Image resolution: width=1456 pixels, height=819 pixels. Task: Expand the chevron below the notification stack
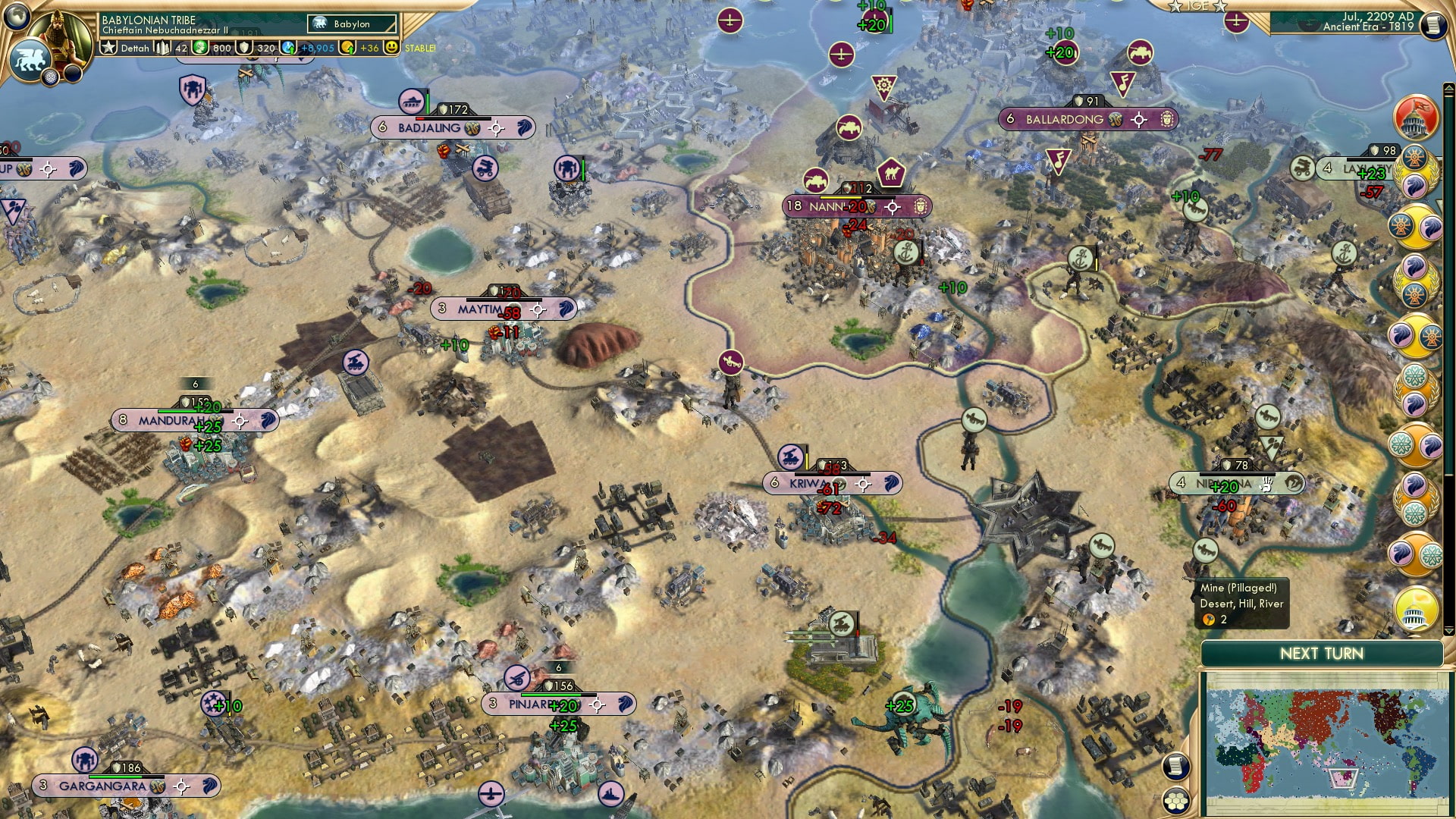point(1448,632)
